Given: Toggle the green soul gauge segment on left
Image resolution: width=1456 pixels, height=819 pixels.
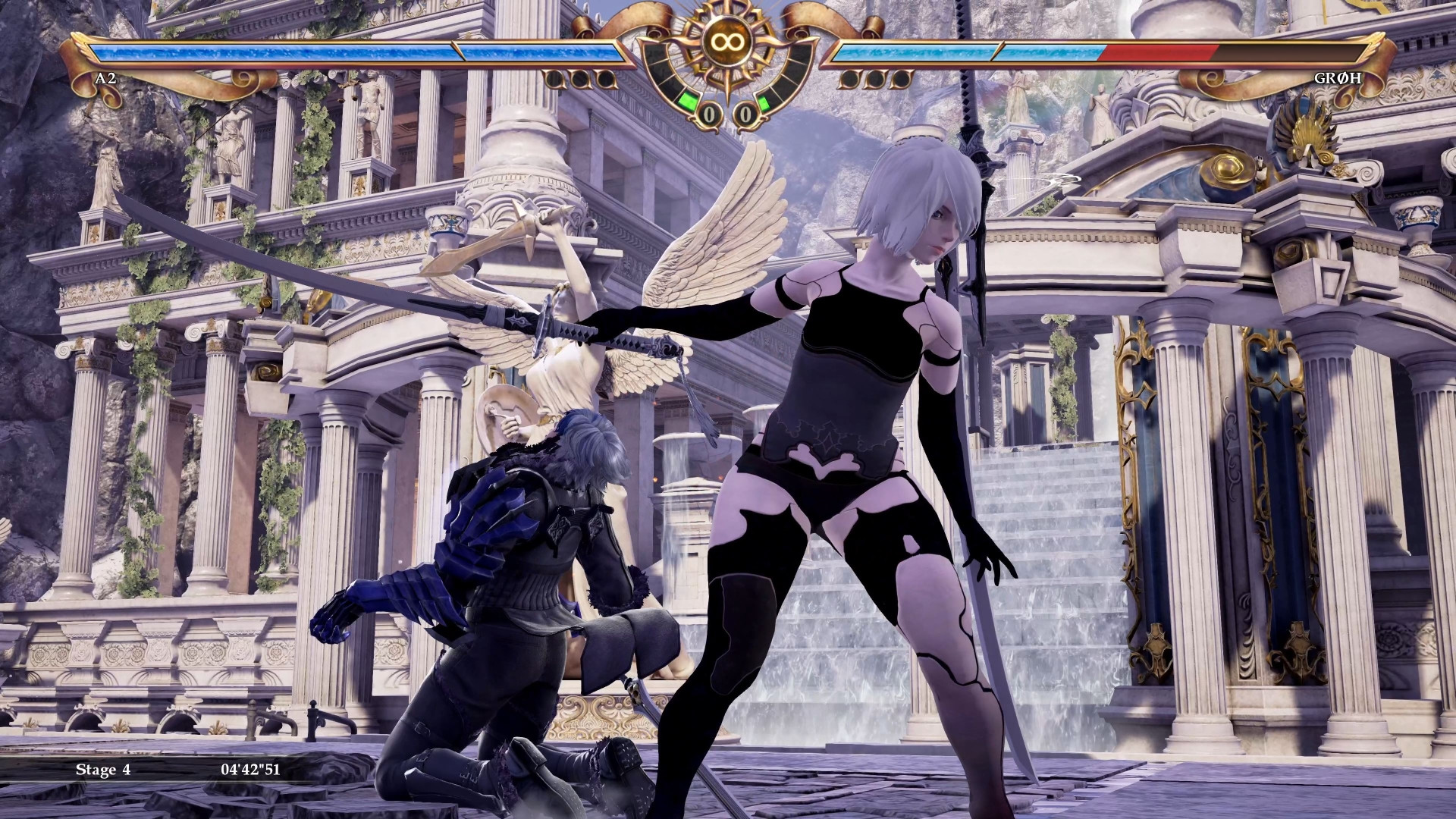Looking at the screenshot, I should click(689, 102).
